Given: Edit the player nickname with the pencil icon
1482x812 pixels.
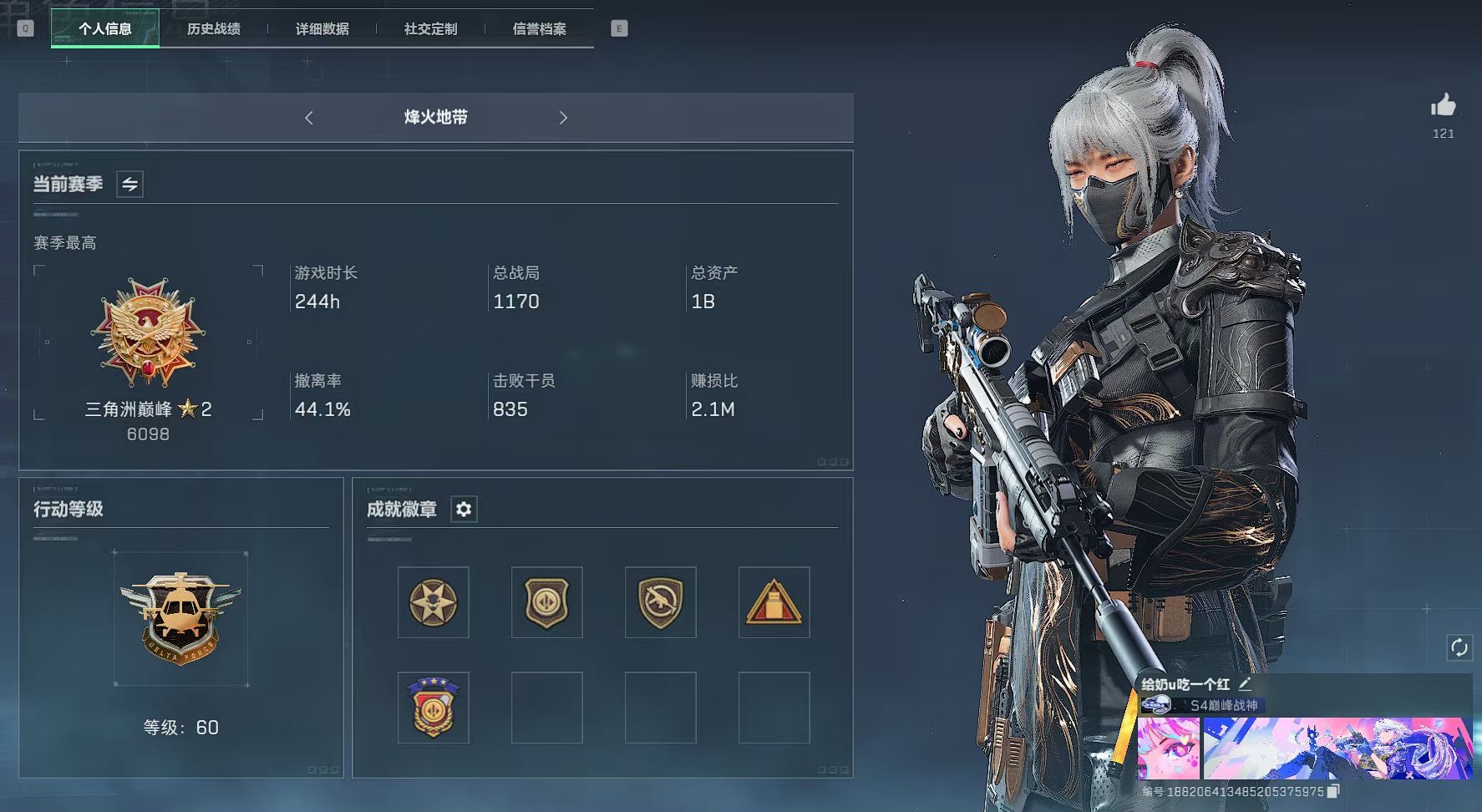Looking at the screenshot, I should point(1245,684).
